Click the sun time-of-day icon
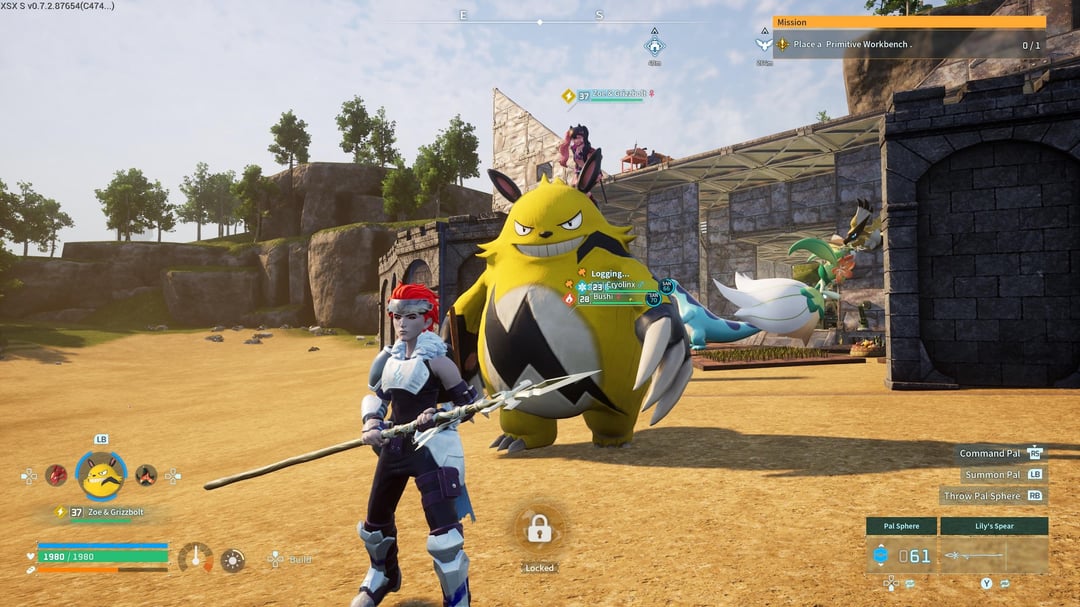 [x=233, y=560]
